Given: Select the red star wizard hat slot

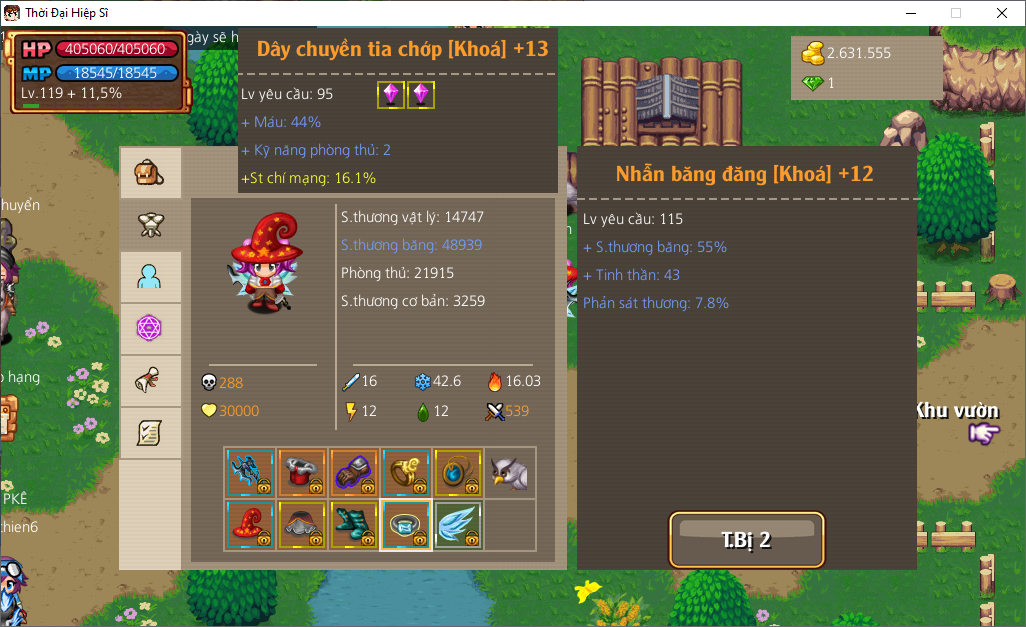Looking at the screenshot, I should coord(250,524).
